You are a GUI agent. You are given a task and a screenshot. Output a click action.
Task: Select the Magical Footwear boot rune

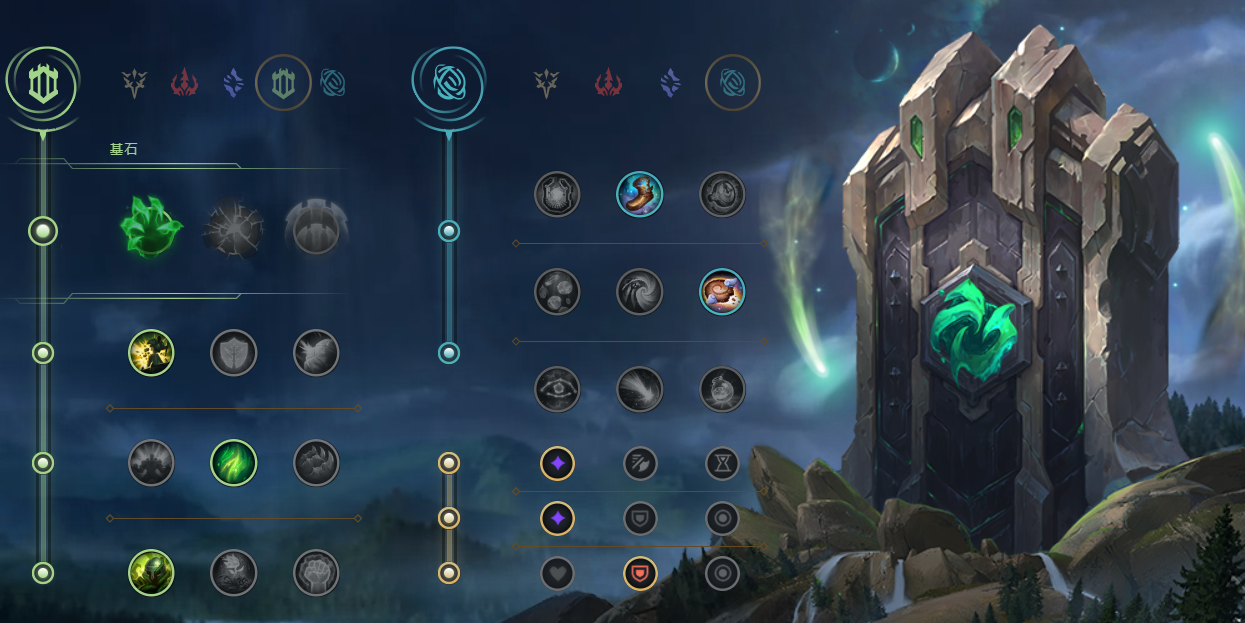pos(640,195)
